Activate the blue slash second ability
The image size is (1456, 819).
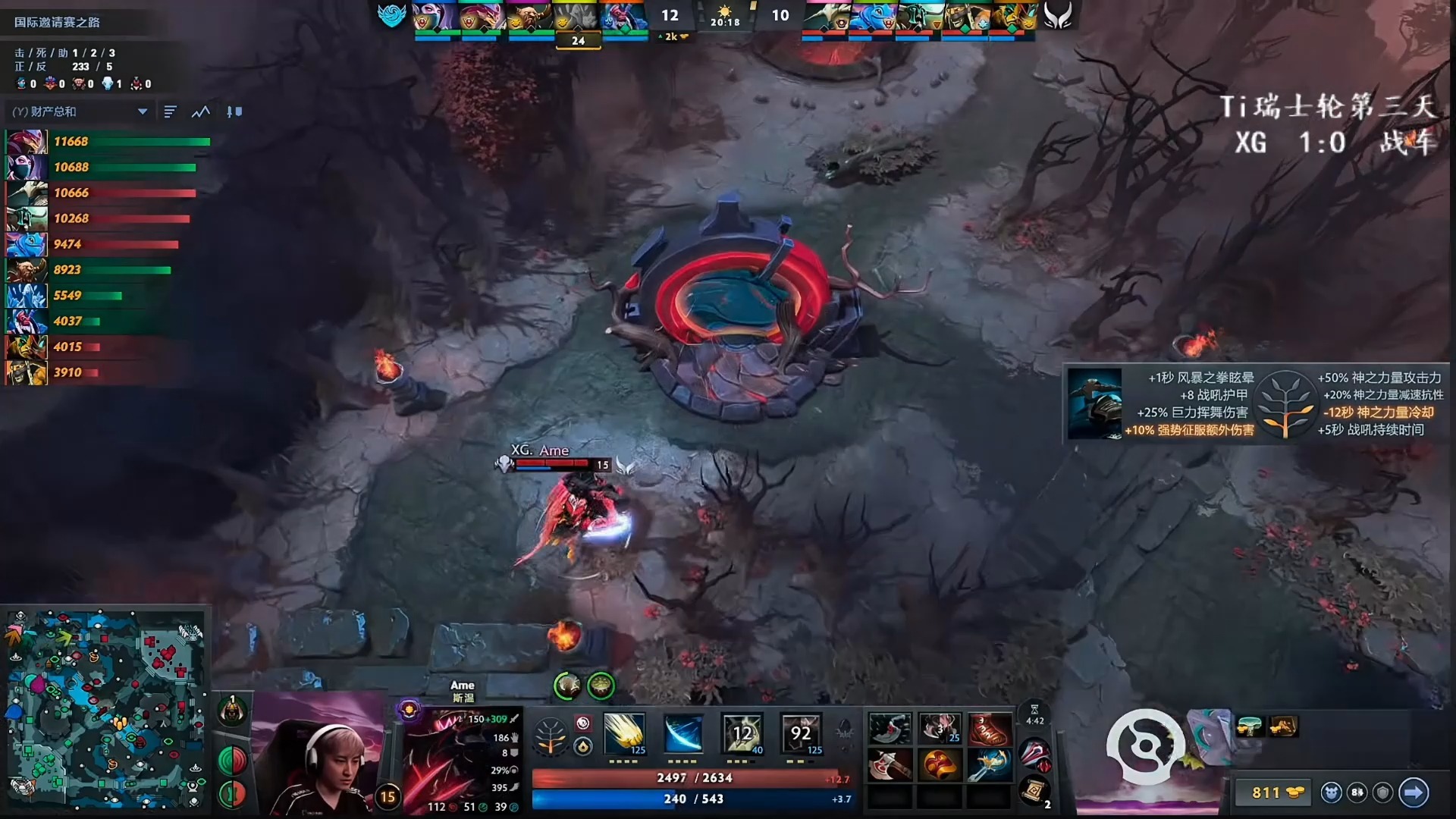(682, 733)
